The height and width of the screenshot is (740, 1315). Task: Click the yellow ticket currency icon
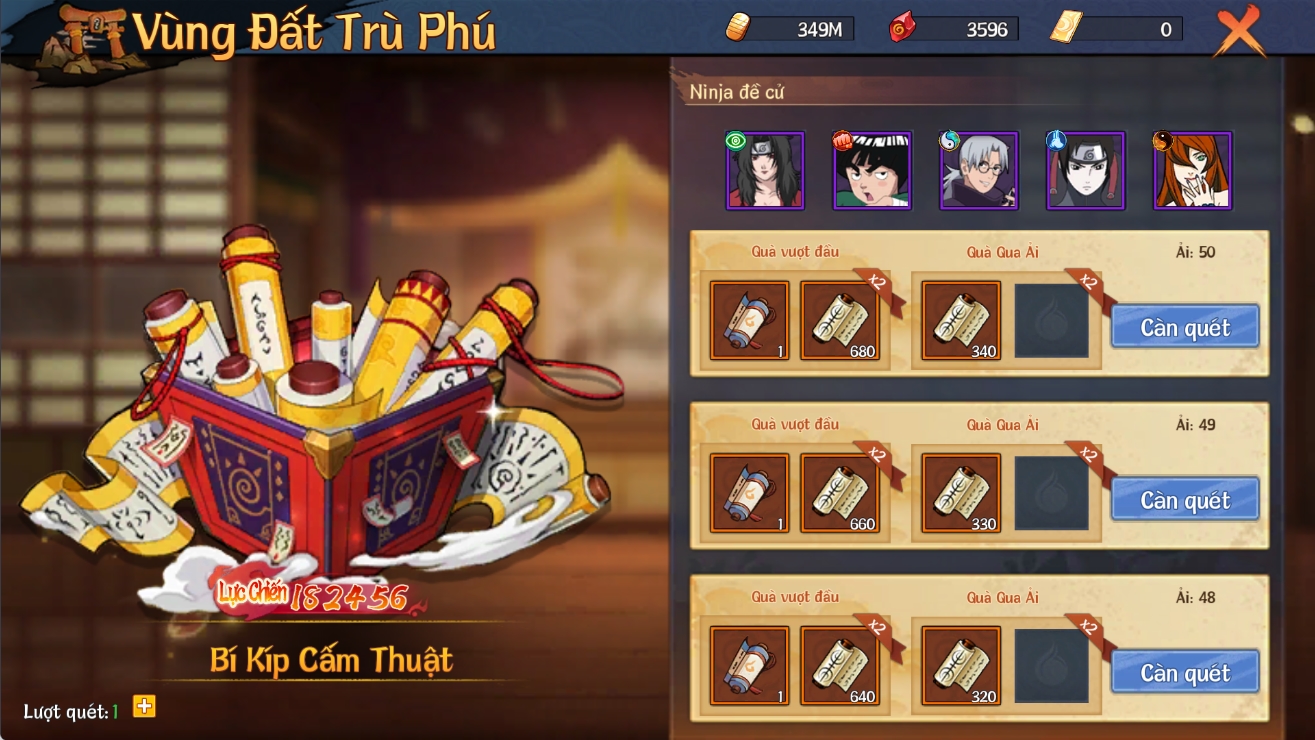tap(1066, 28)
